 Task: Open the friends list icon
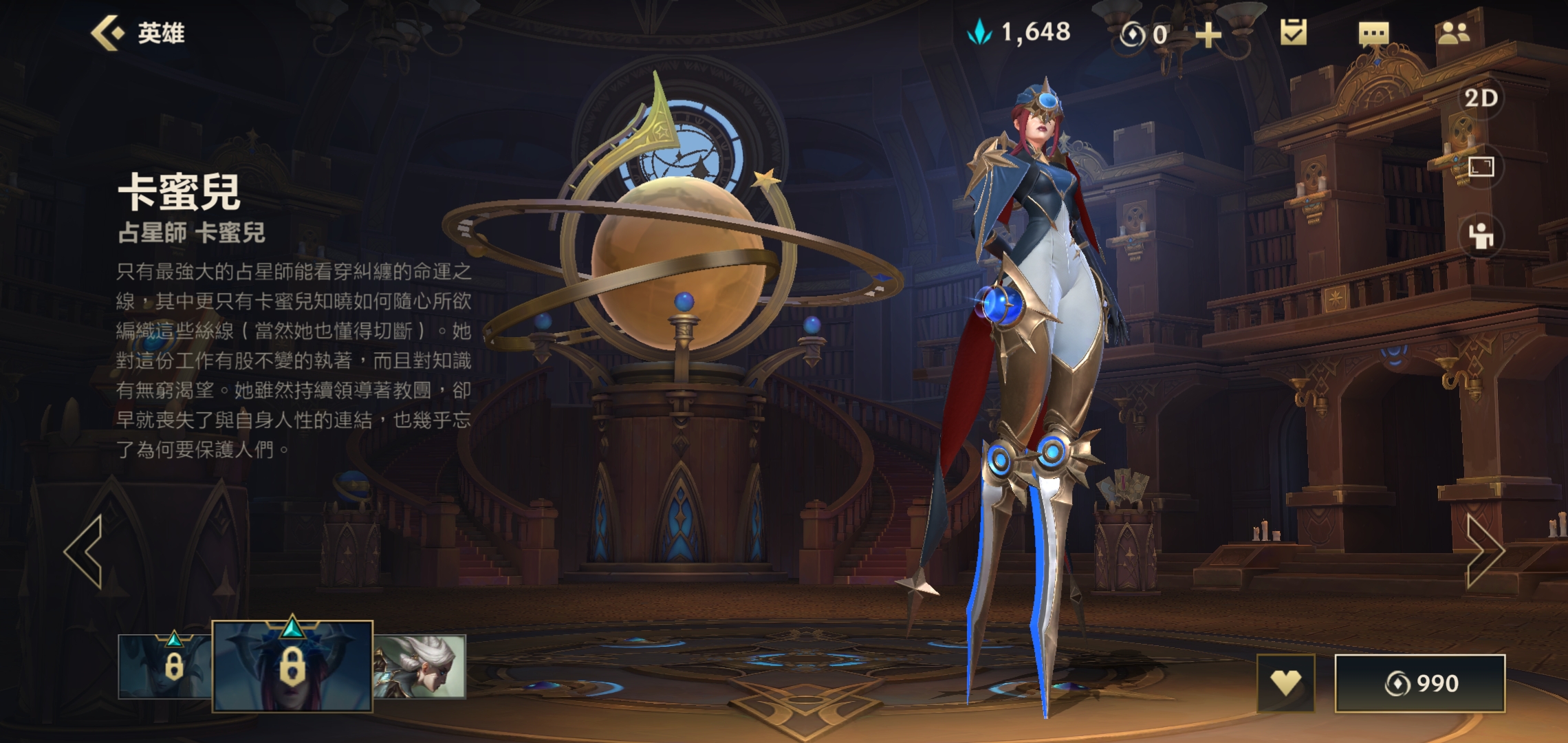[x=1453, y=33]
